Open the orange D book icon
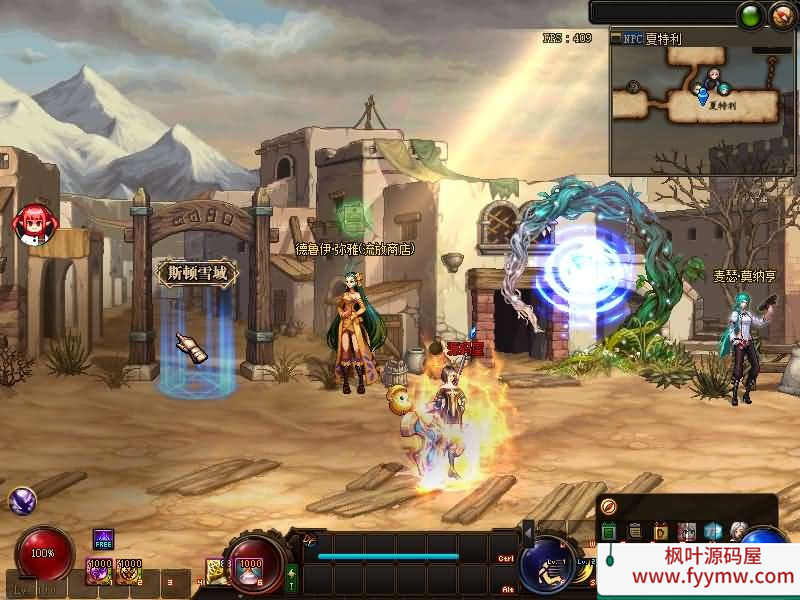Screen dimensions: 800x600 coord(660,531)
